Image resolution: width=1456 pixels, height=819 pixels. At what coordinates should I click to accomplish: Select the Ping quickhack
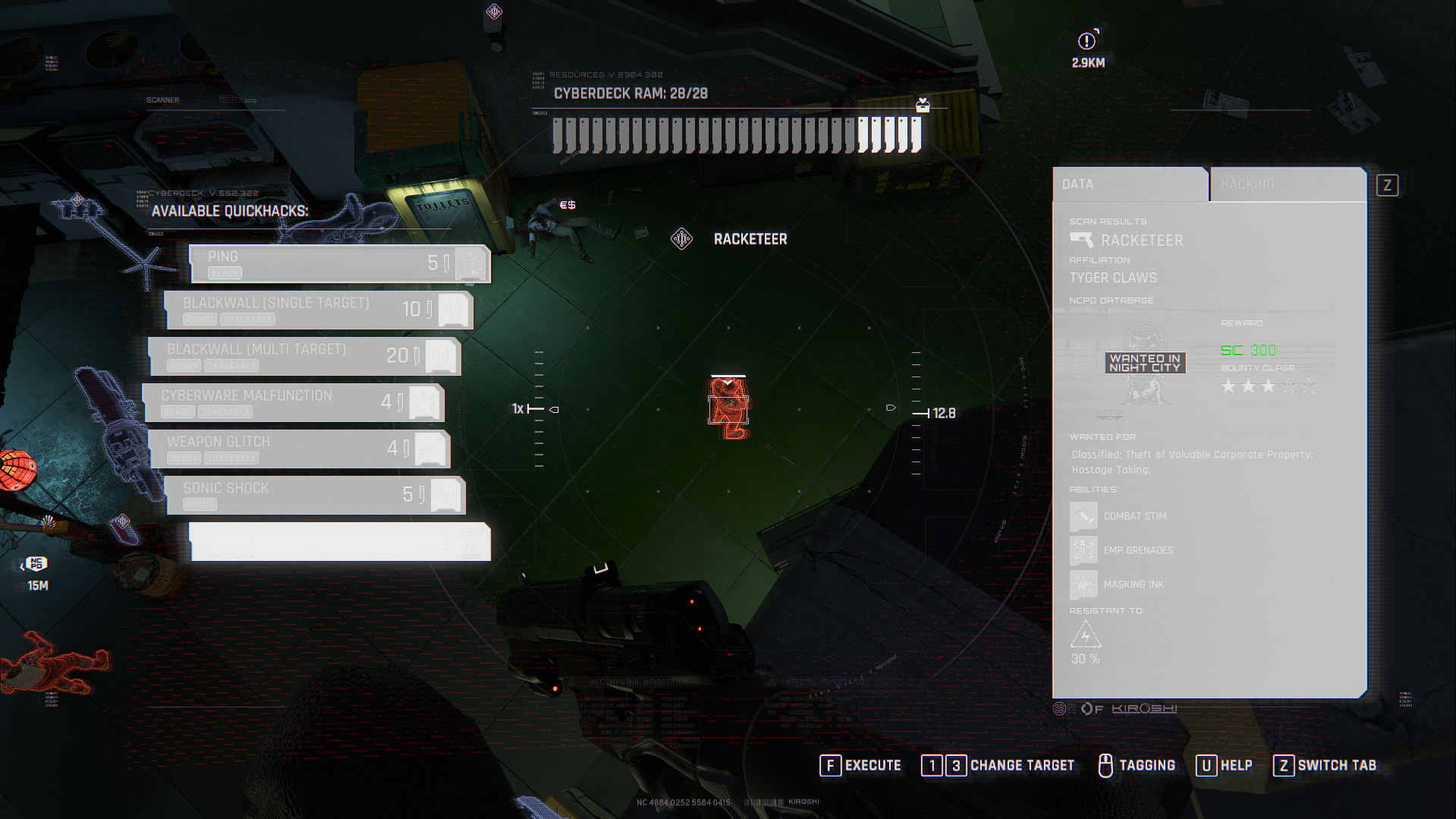339,263
